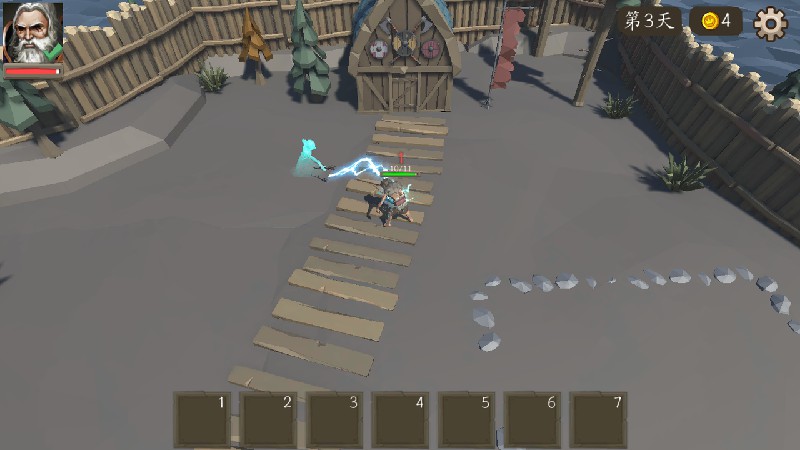Viewport: 800px width, 450px height.
Task: Select hotbar slot number 1
Action: [203, 419]
